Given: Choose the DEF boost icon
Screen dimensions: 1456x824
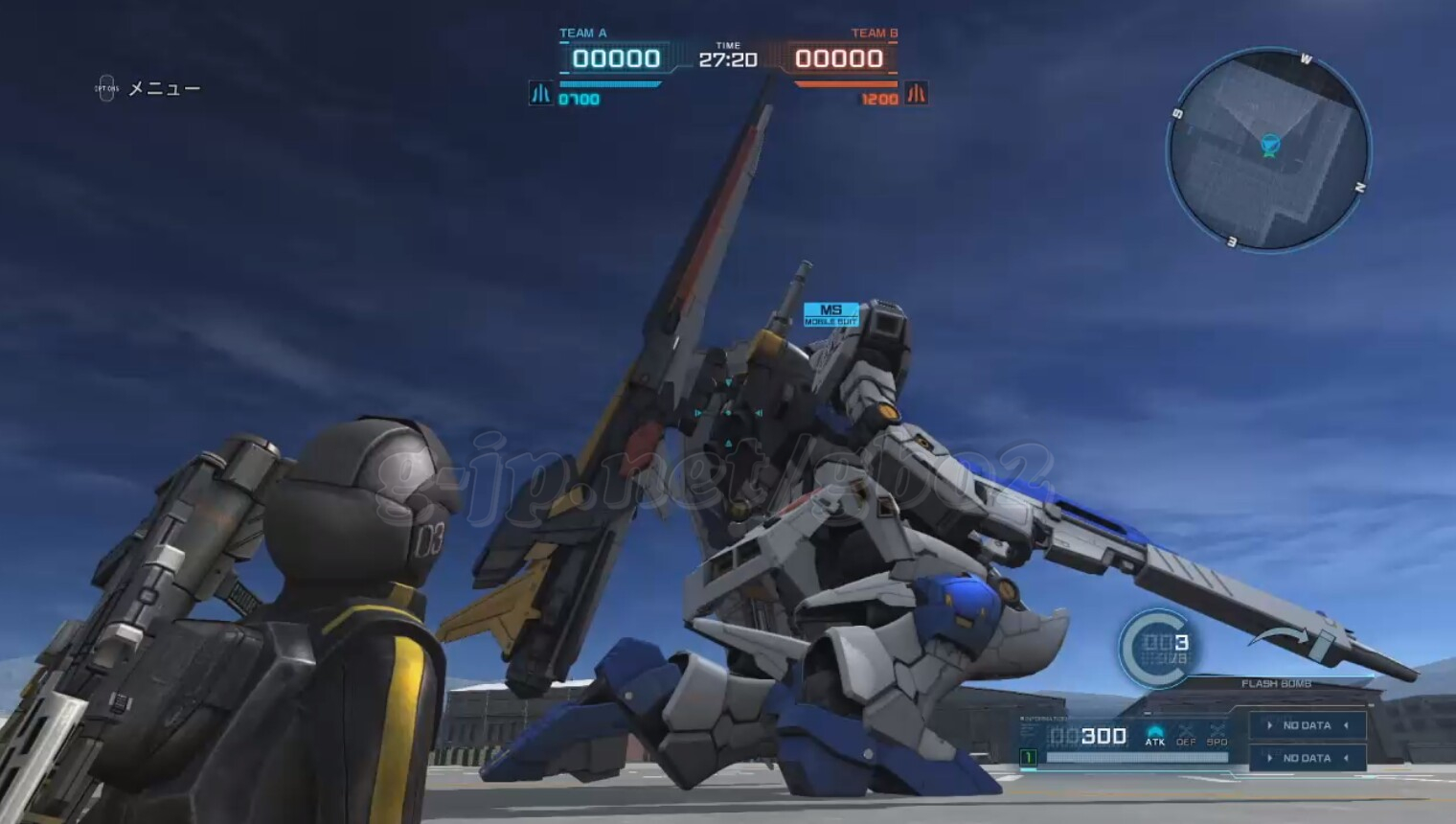Looking at the screenshot, I should tap(1186, 735).
